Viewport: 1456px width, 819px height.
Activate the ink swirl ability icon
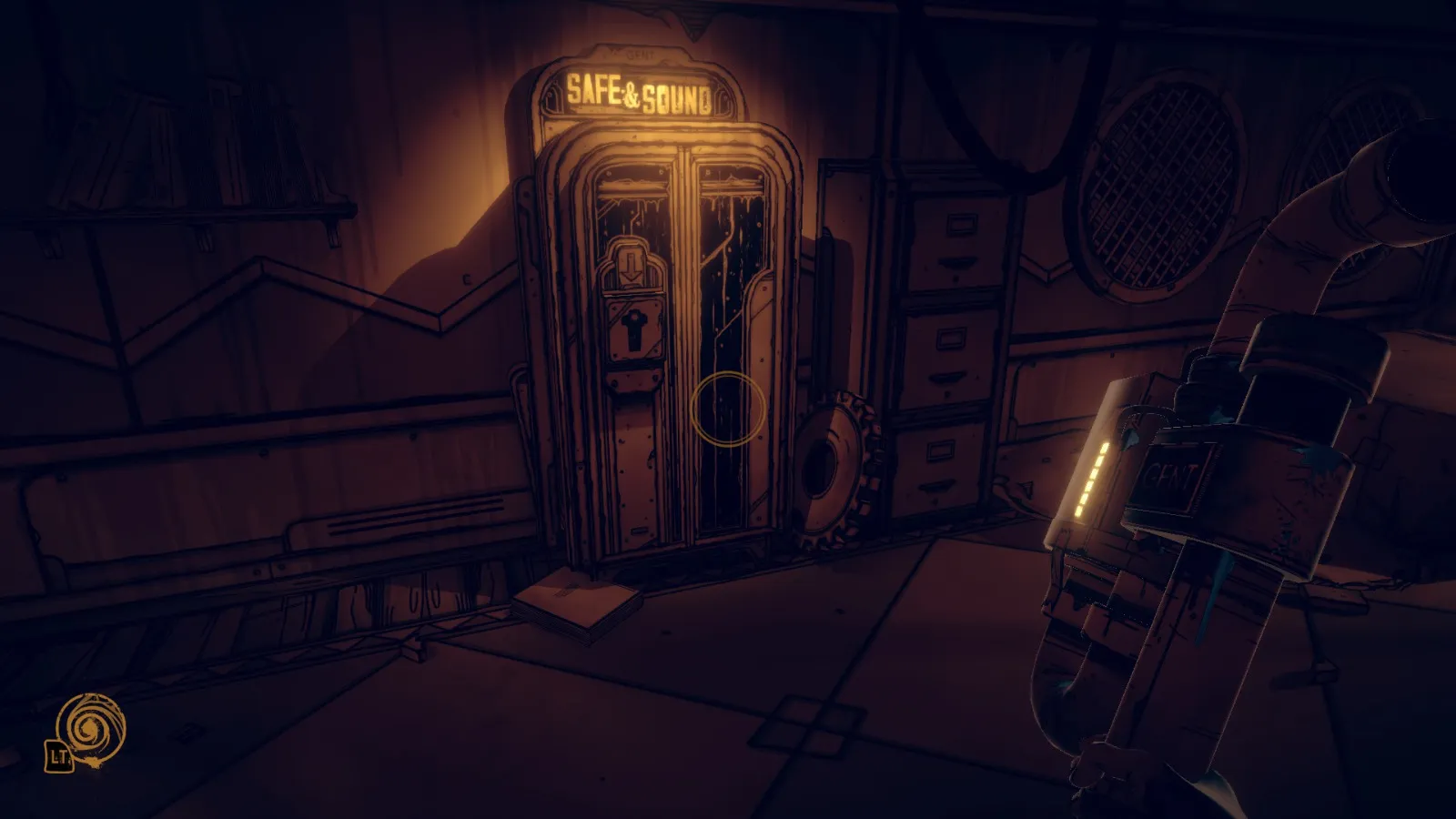pos(89,728)
